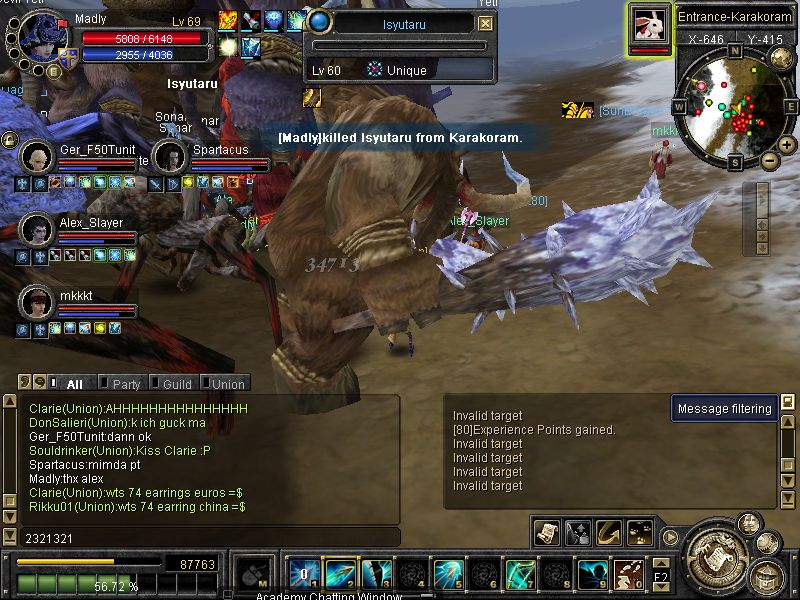This screenshot has height=600, width=800.
Task: Switch to the Guild chat tab
Action: pyautogui.click(x=177, y=383)
